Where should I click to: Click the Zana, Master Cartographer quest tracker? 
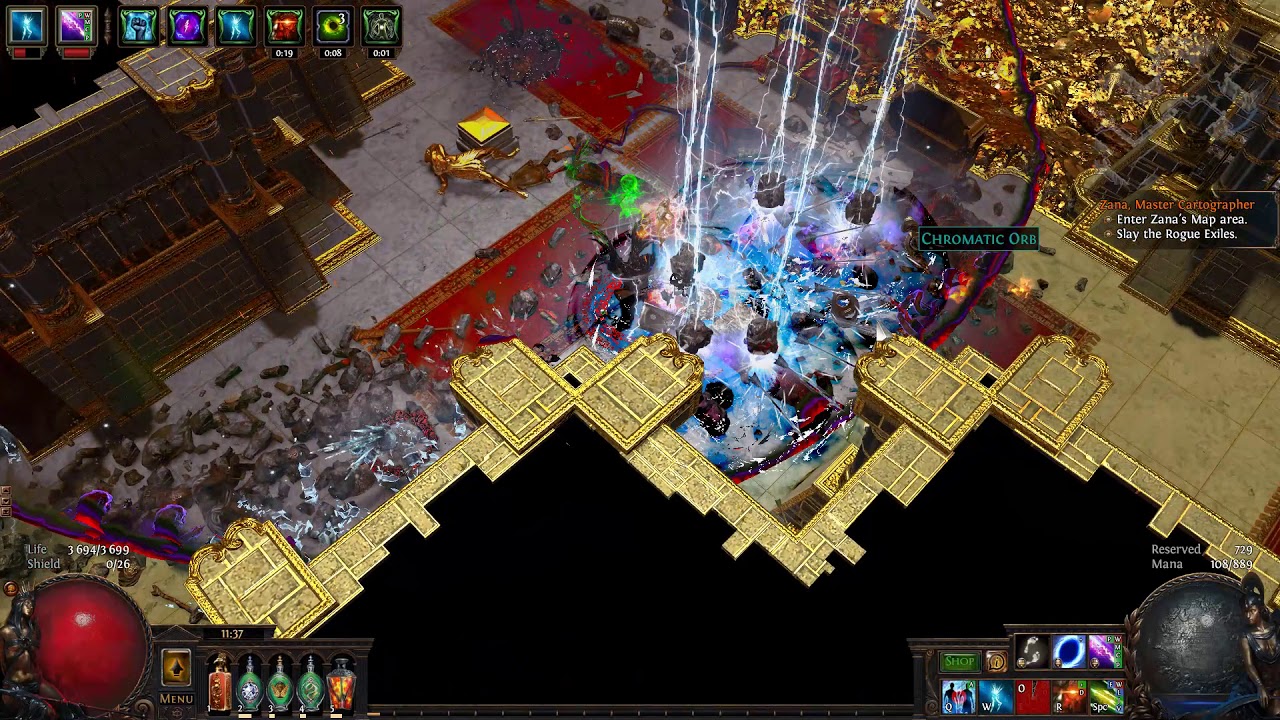coord(1176,205)
